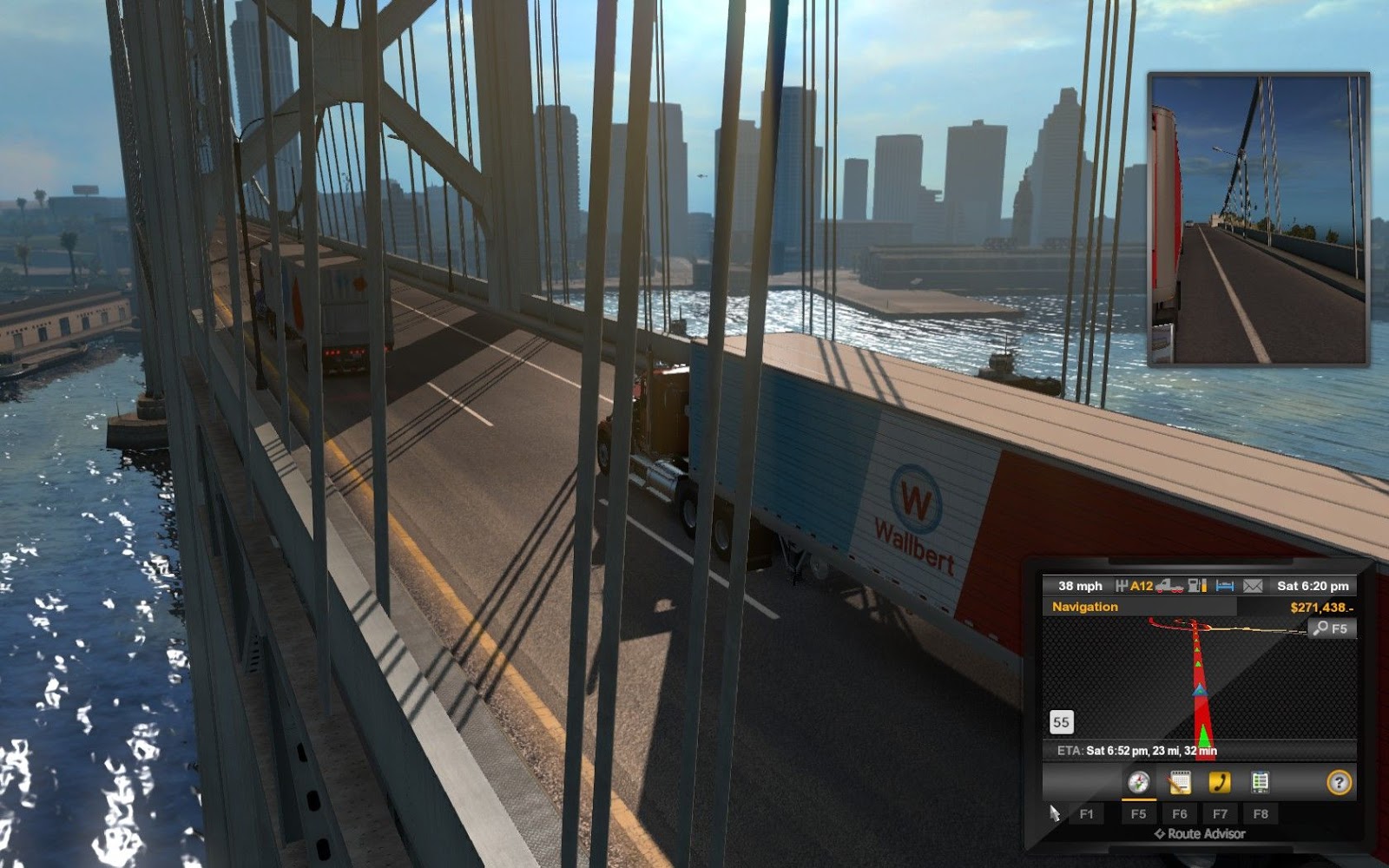The height and width of the screenshot is (868, 1389).
Task: Open the Navigation compass tab in Route Advisor
Action: (1138, 782)
